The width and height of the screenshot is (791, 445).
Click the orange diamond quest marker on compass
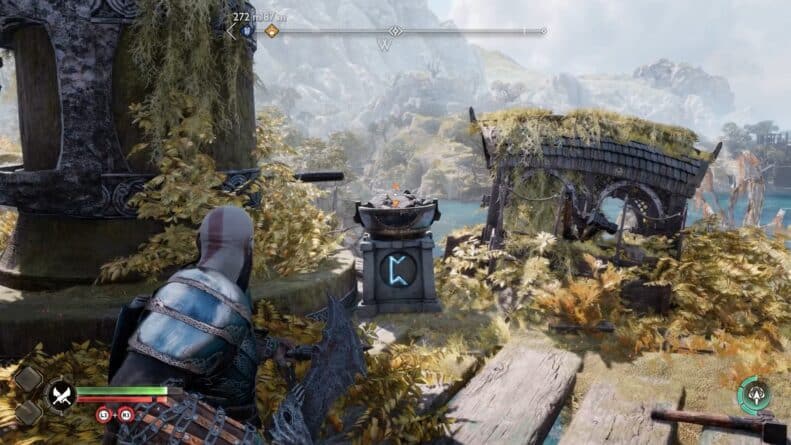pos(272,31)
